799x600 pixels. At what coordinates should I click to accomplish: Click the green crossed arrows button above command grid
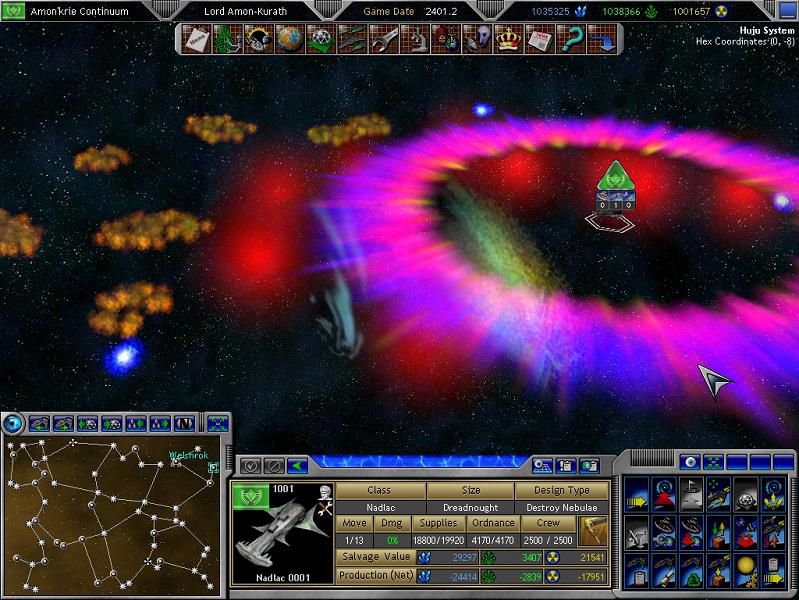(x=713, y=462)
